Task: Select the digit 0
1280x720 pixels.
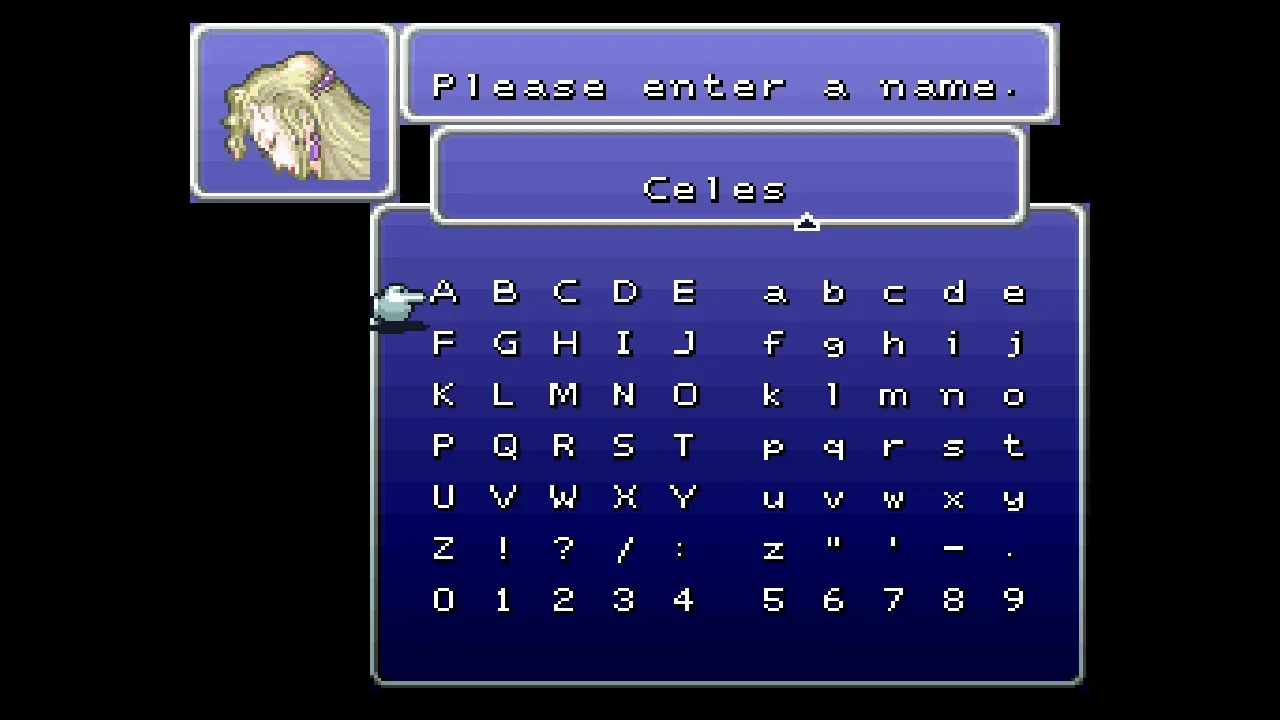Action: (x=444, y=599)
